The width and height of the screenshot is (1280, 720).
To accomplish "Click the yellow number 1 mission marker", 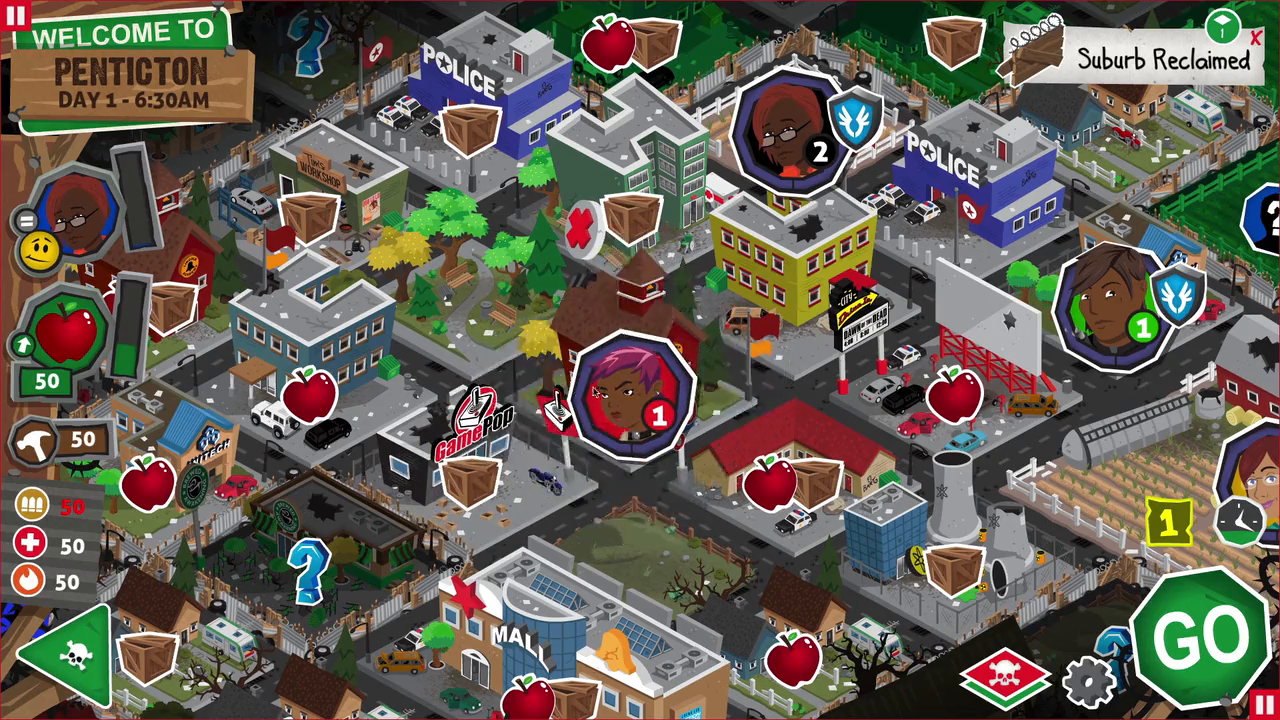I will 1167,519.
